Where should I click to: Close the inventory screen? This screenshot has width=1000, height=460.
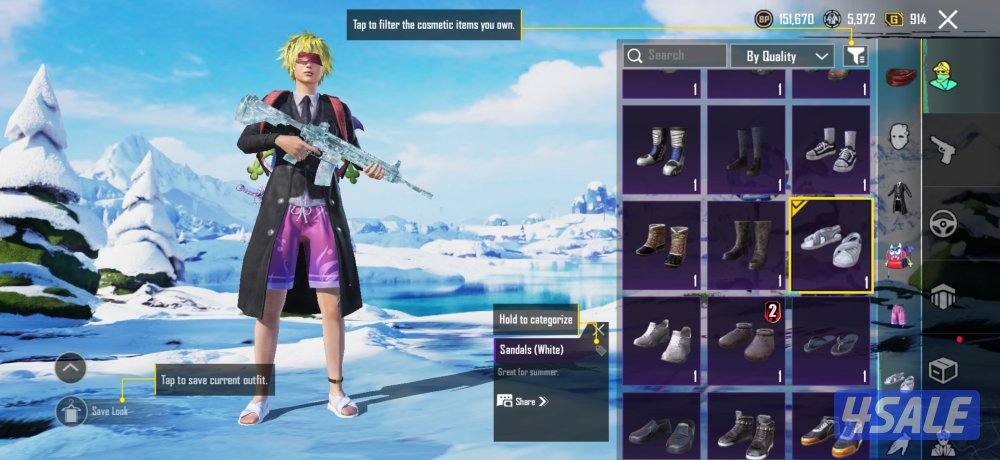pyautogui.click(x=948, y=19)
